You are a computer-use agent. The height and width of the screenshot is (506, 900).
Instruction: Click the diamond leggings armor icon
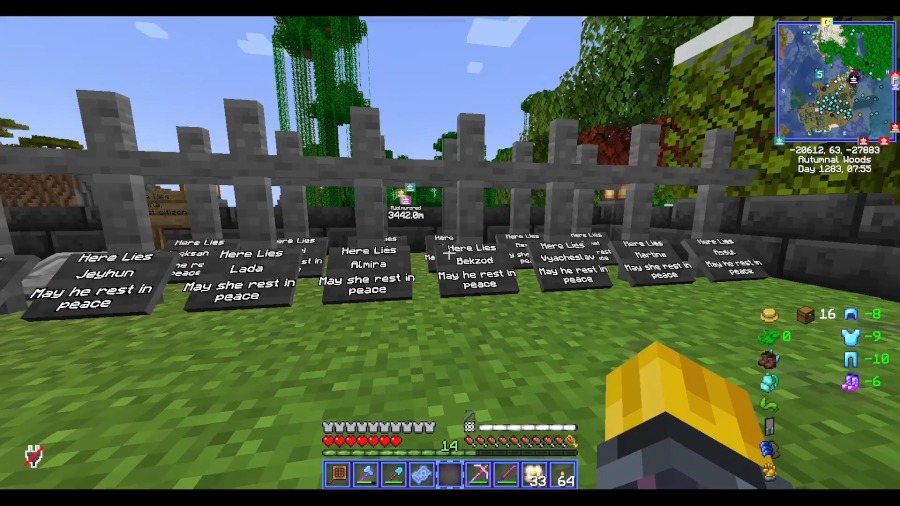[851, 359]
